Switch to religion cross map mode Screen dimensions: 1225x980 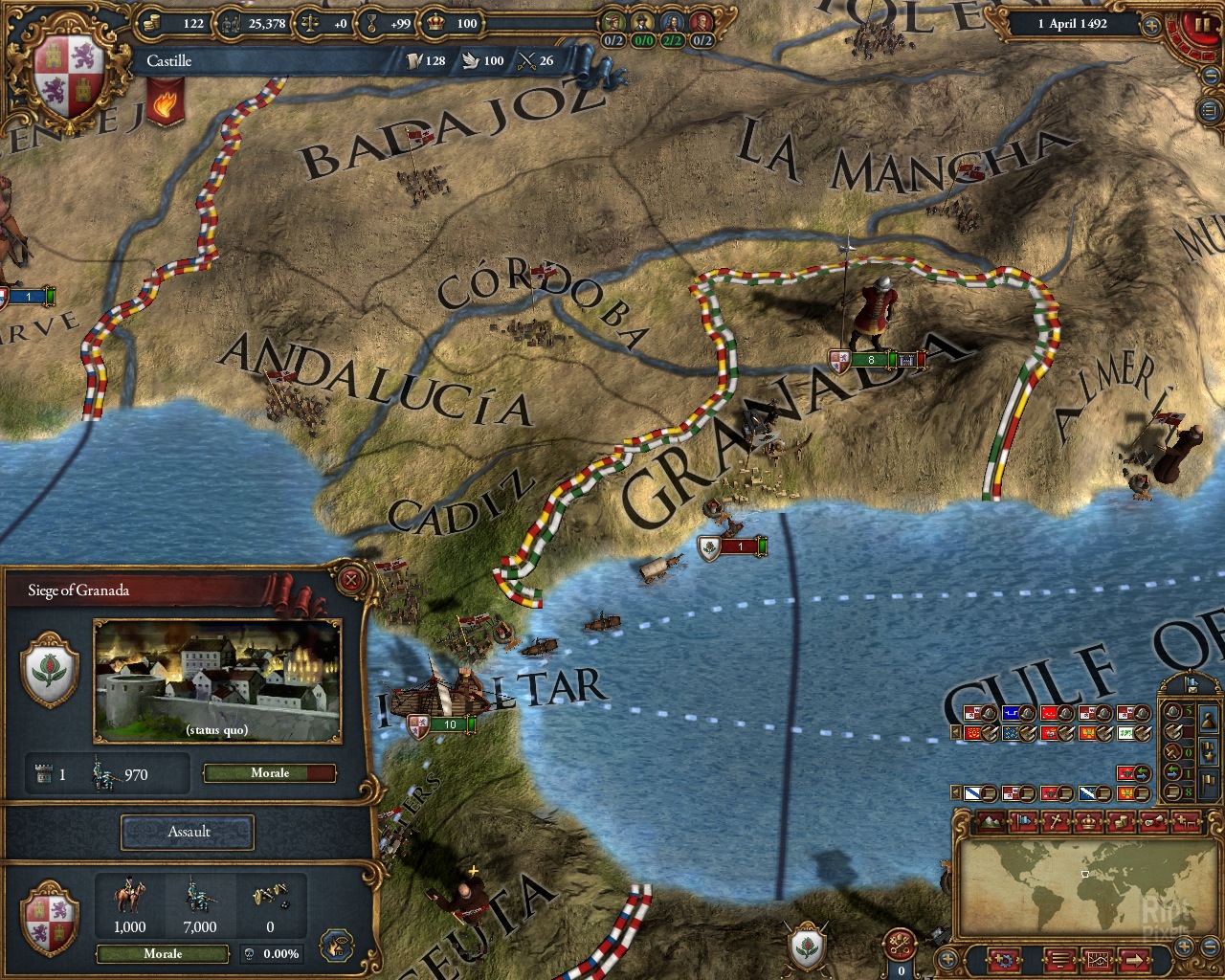pyautogui.click(x=1056, y=822)
